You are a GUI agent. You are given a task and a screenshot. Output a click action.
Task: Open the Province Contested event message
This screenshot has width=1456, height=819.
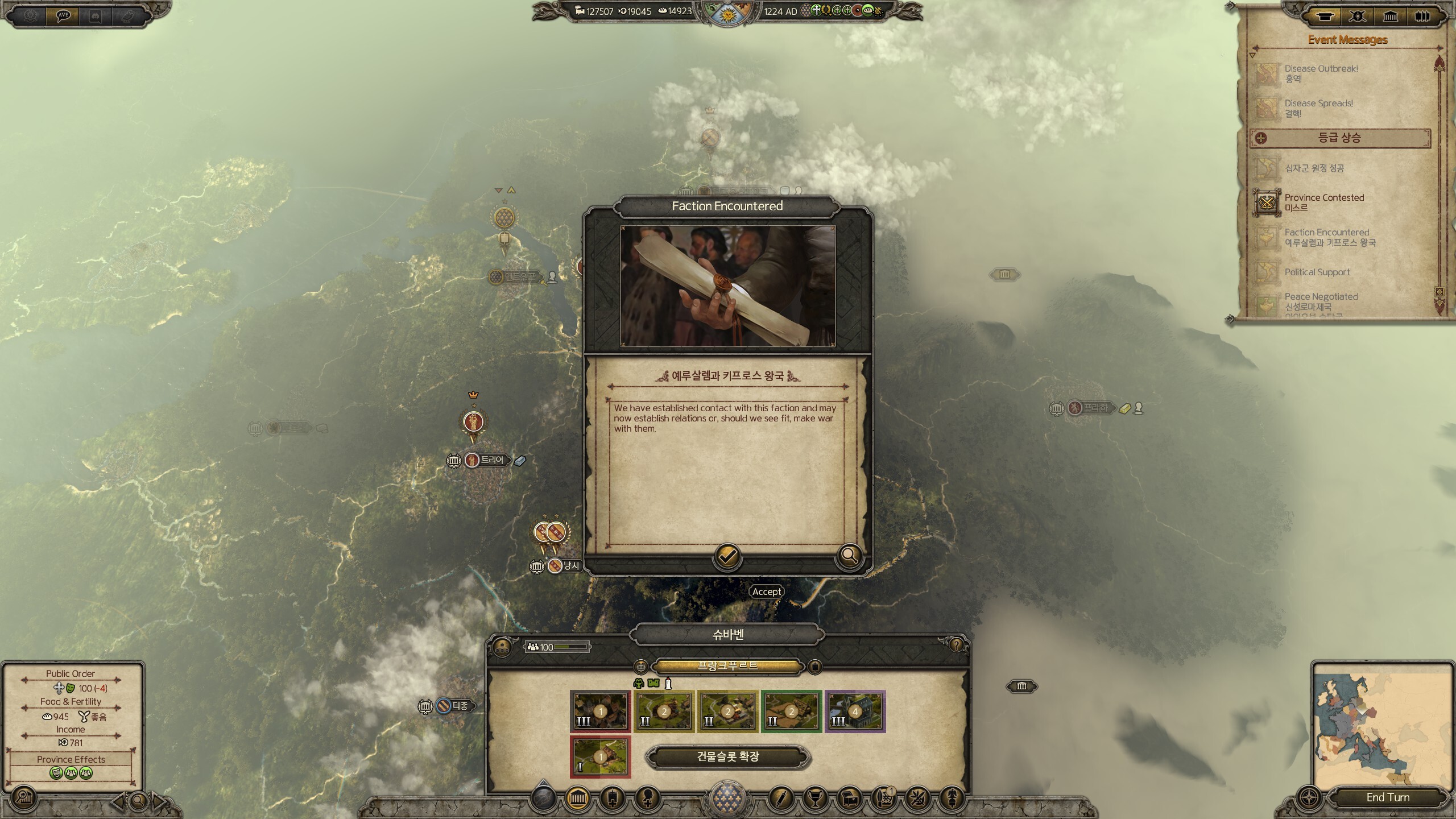pos(1324,202)
